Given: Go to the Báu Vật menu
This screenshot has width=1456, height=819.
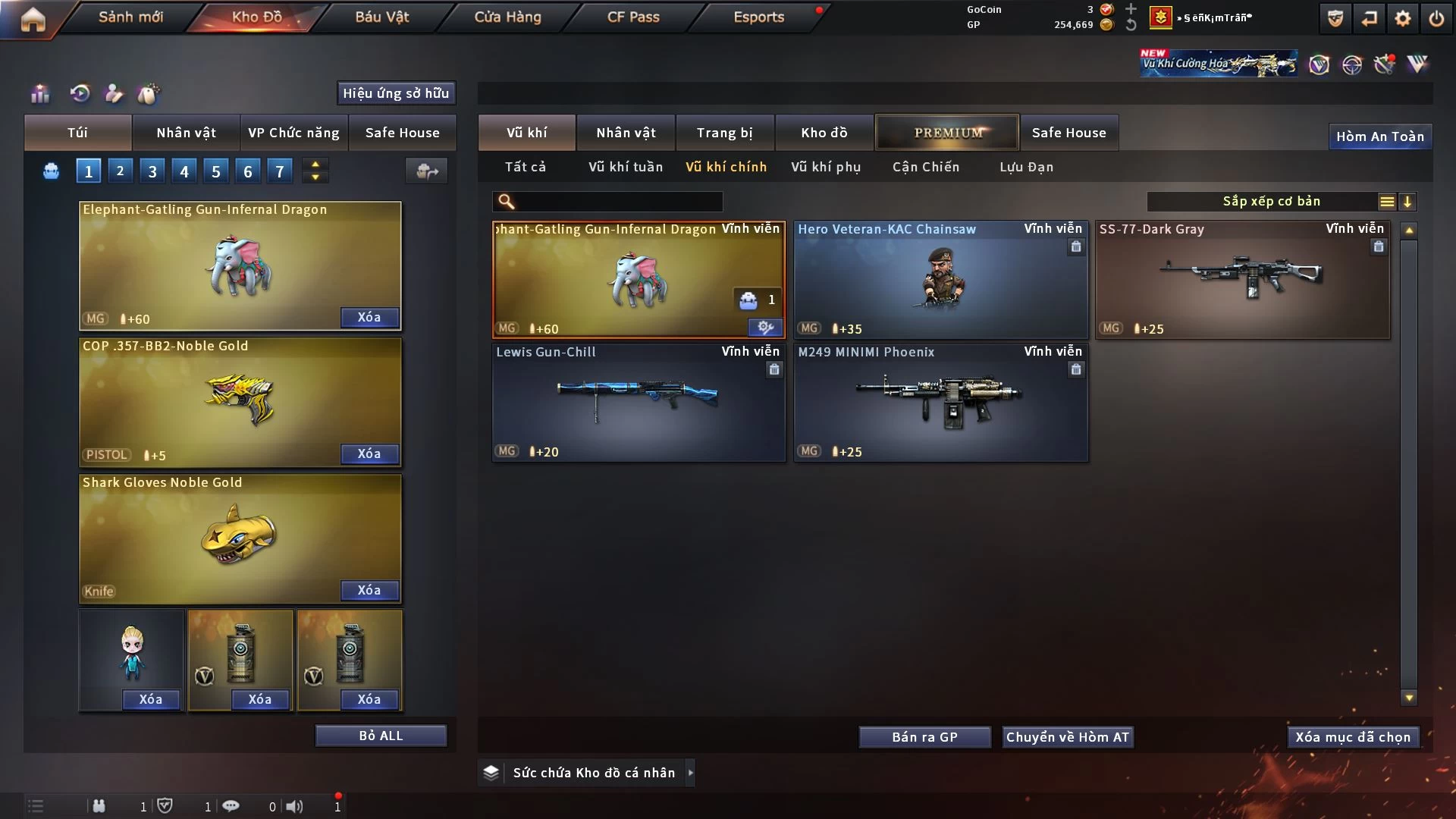Looking at the screenshot, I should (381, 17).
